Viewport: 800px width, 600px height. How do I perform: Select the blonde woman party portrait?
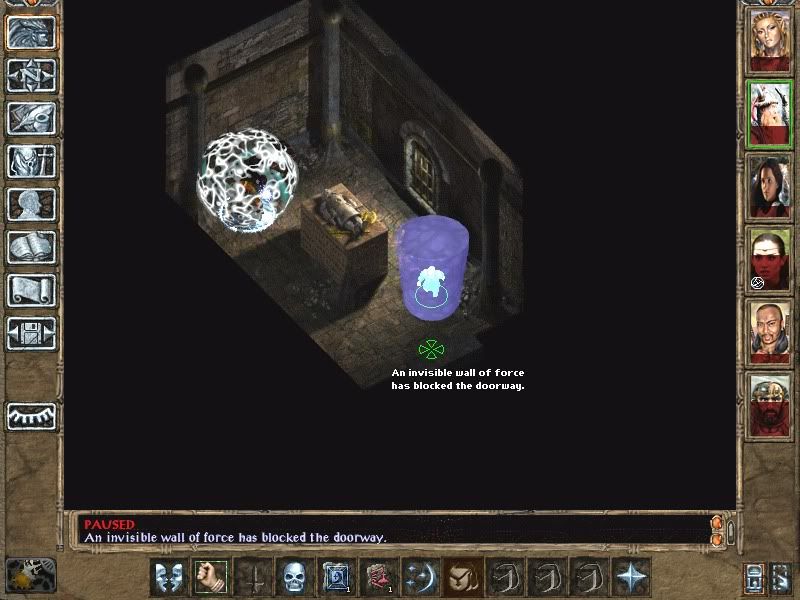770,40
